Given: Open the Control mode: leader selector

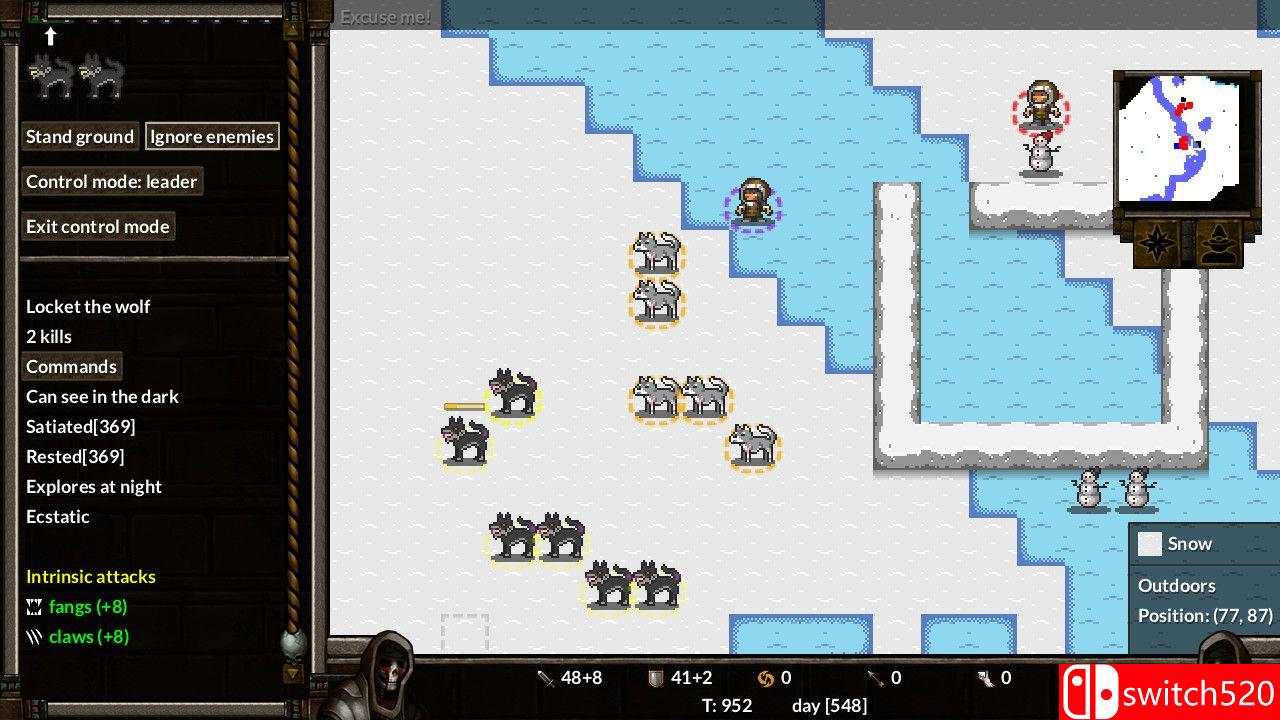Looking at the screenshot, I should tap(112, 181).
